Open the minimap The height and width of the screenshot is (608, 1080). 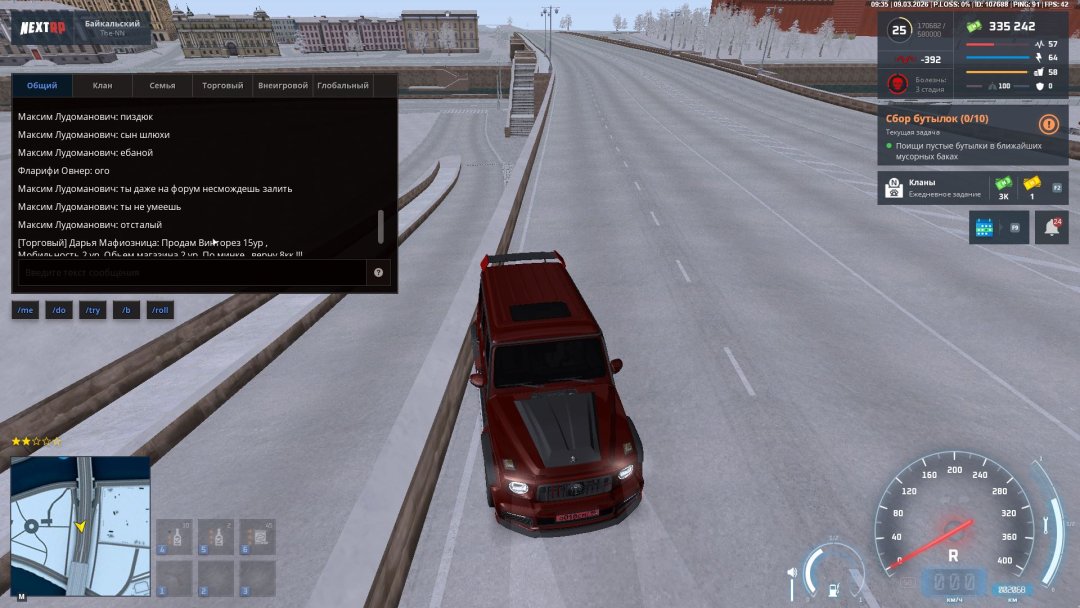click(x=80, y=525)
